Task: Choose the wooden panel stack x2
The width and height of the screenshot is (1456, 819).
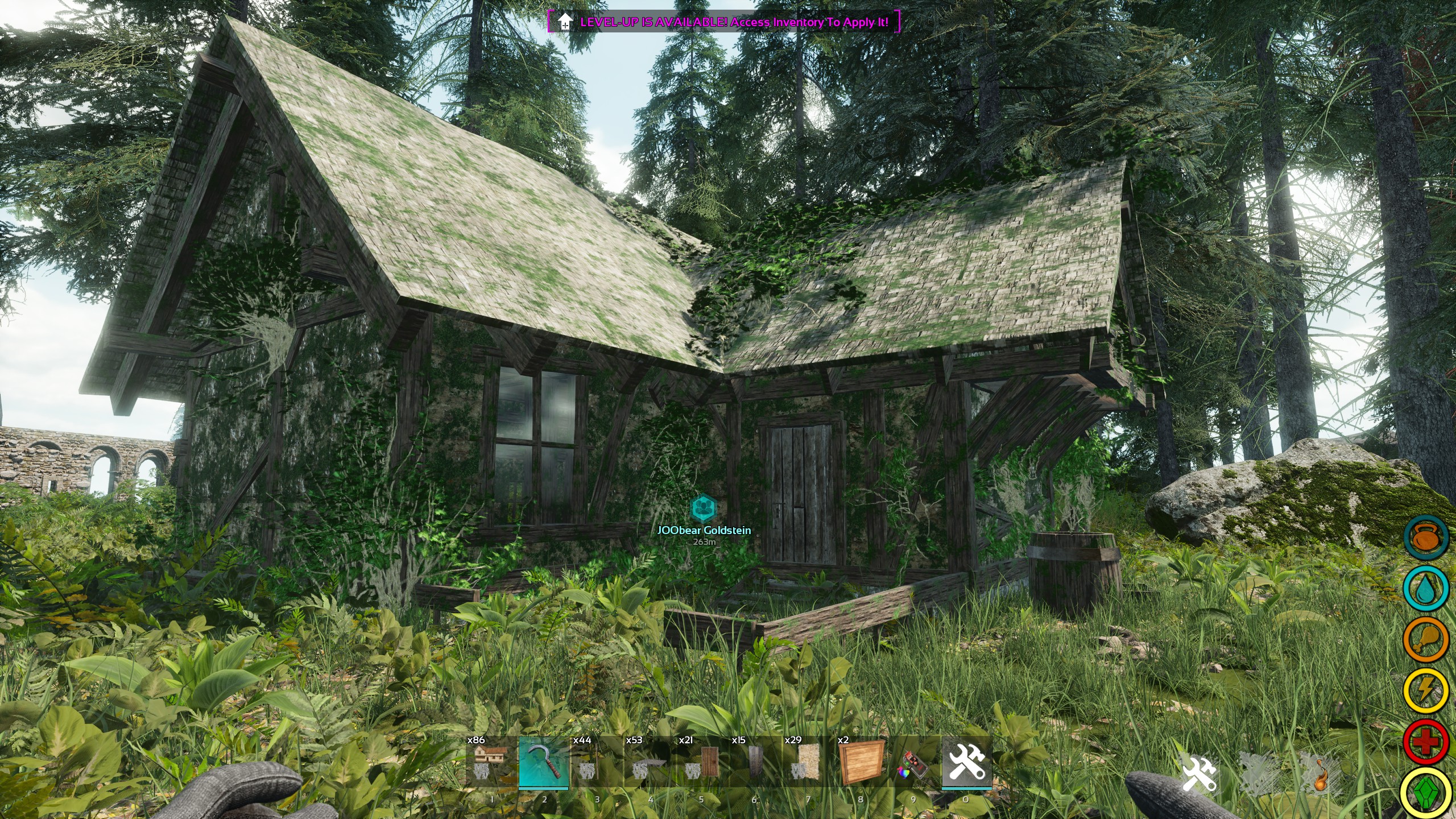Action: point(861,762)
